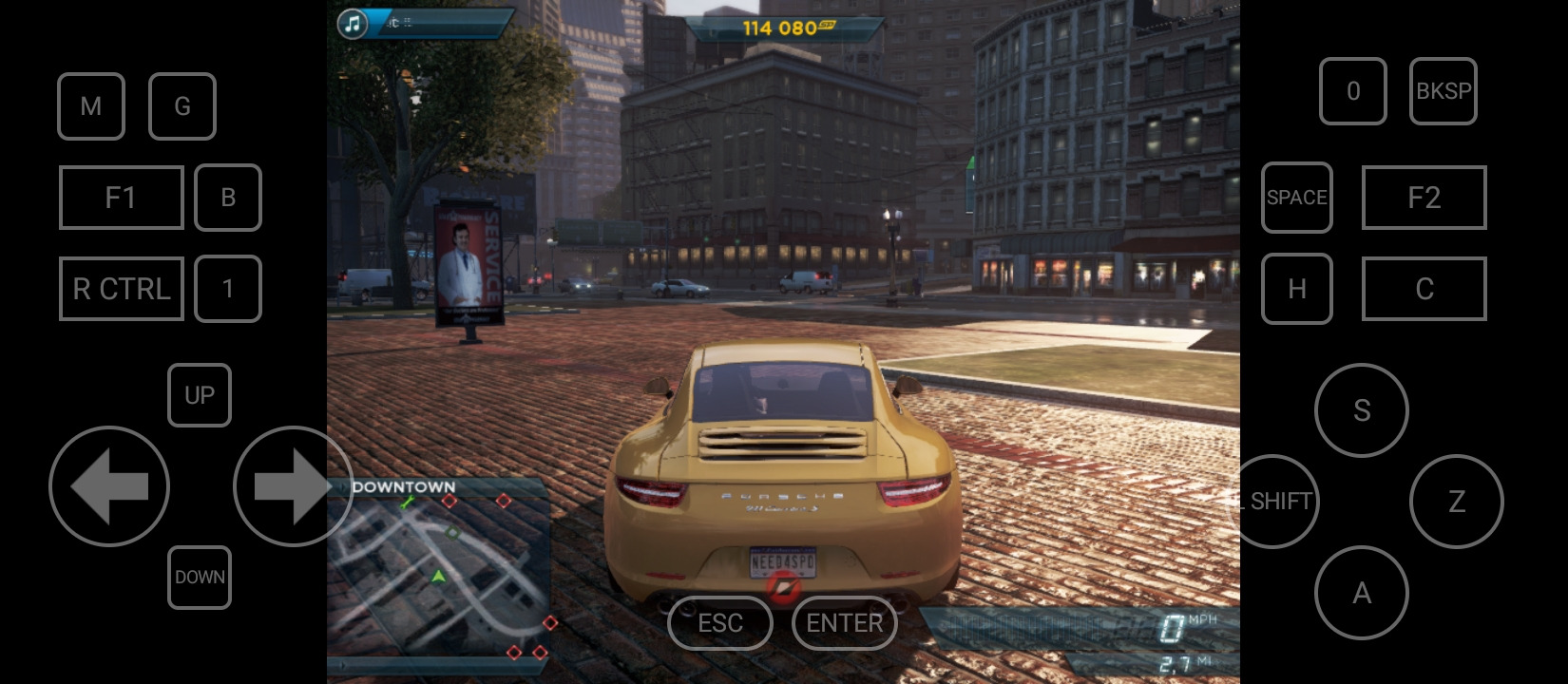1568x684 pixels.
Task: Tap the round A button
Action: pyautogui.click(x=1361, y=593)
